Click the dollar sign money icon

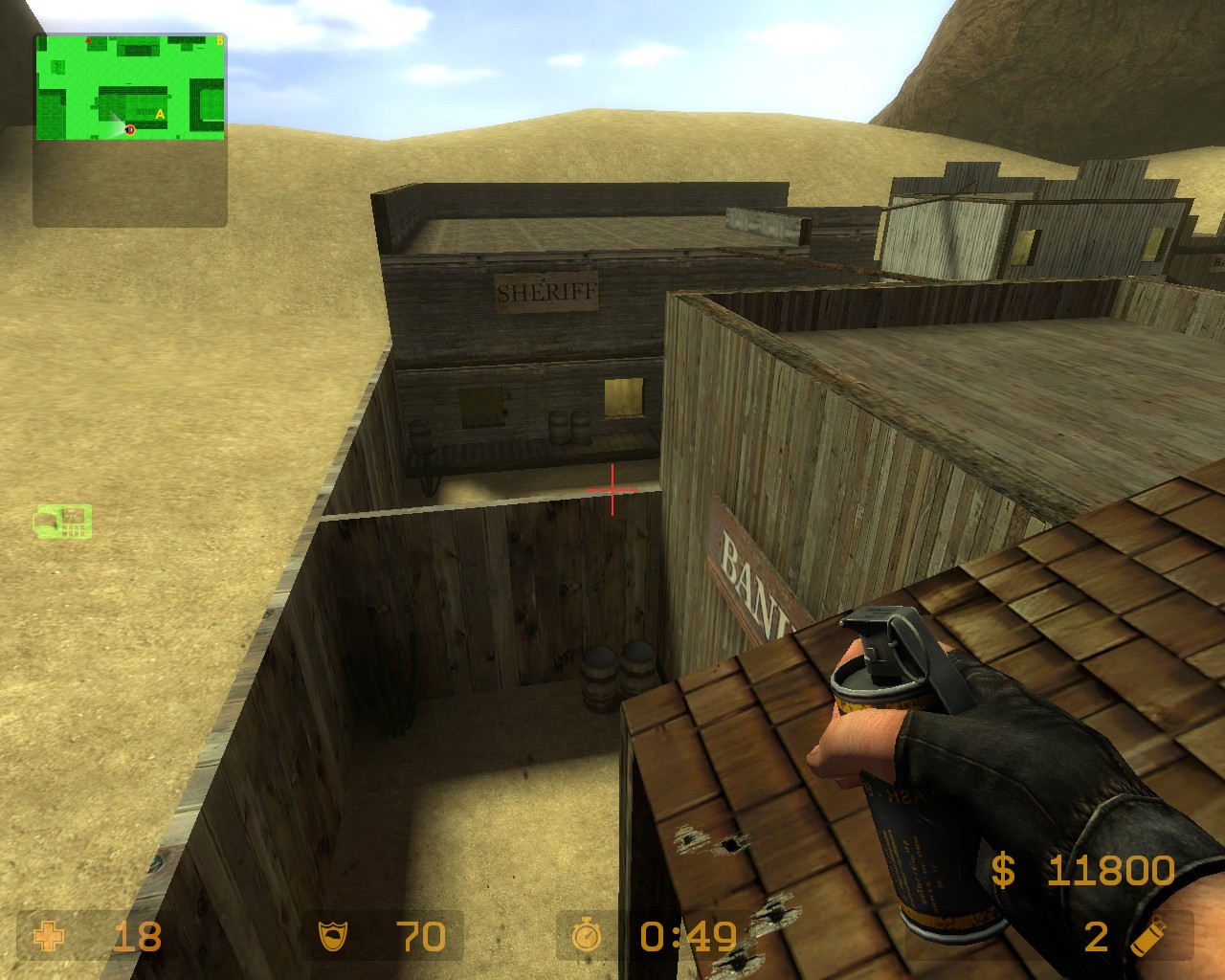coord(1002,869)
